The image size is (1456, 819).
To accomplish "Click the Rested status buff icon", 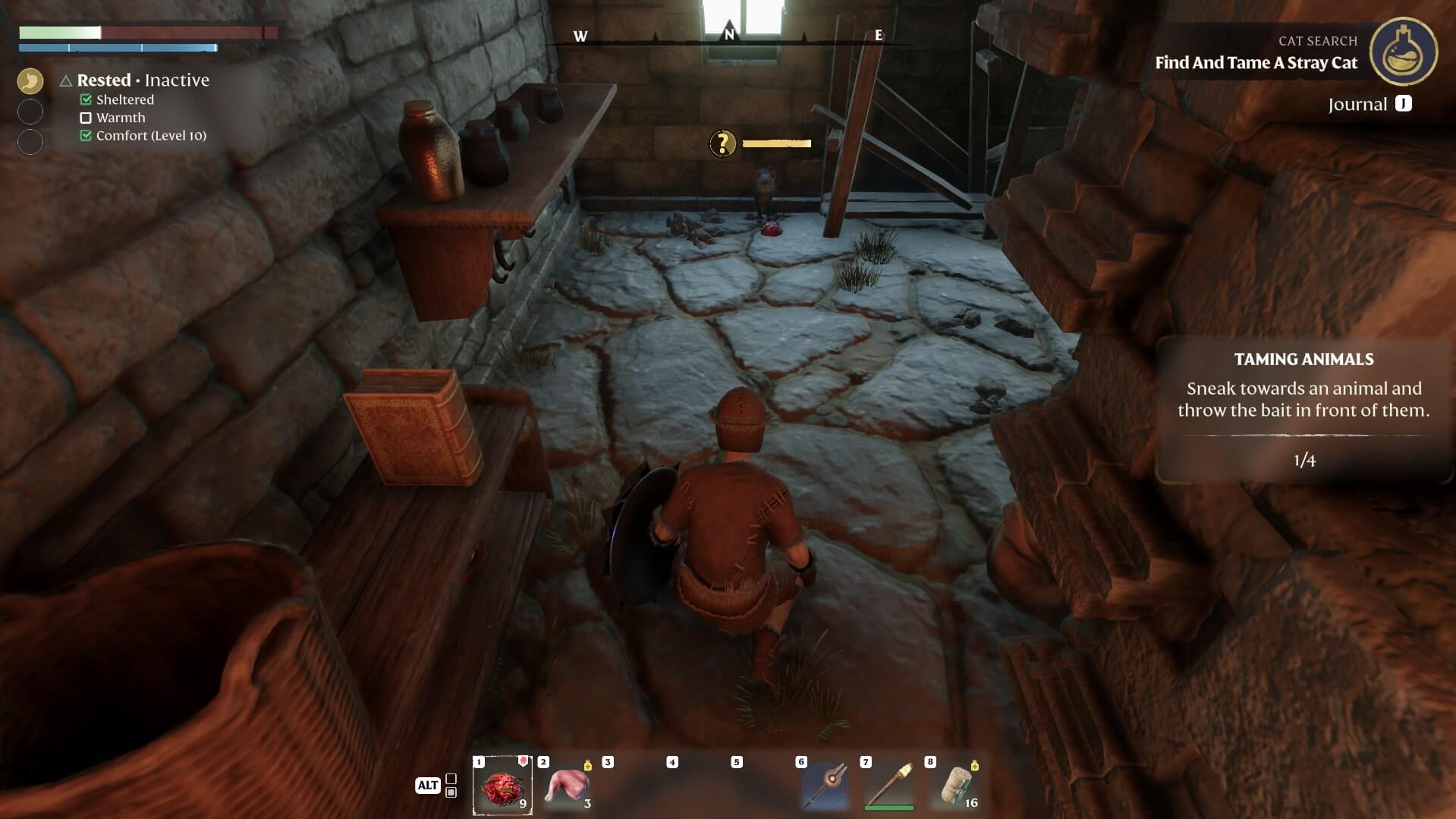I will 30,80.
